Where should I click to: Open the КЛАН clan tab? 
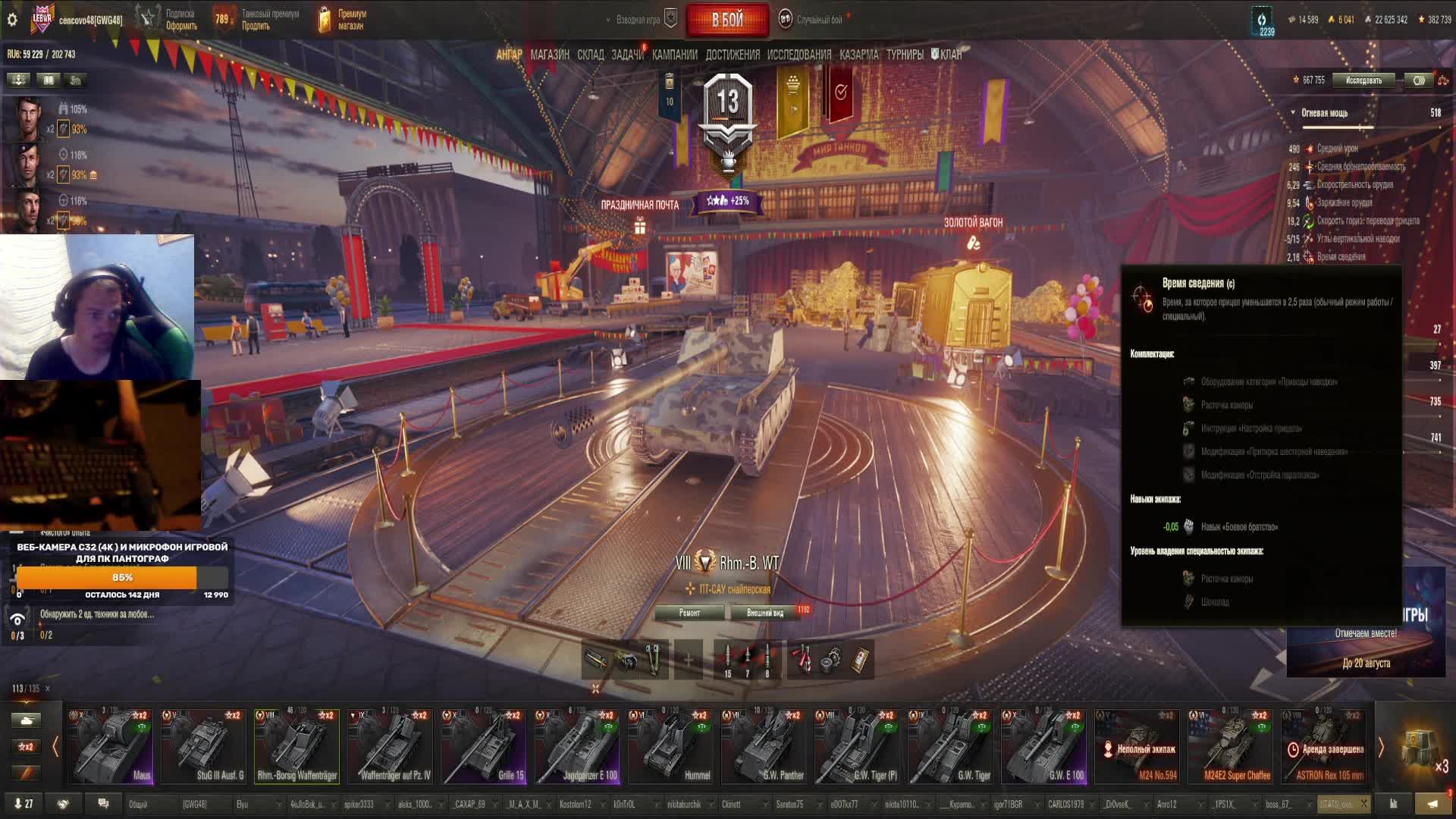[949, 55]
